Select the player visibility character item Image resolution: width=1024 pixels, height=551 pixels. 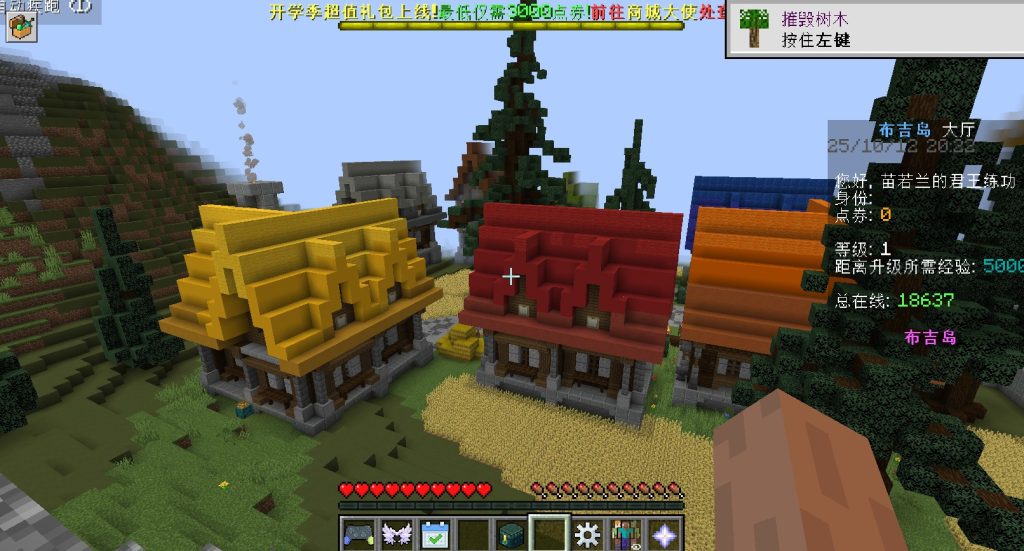tap(625, 534)
